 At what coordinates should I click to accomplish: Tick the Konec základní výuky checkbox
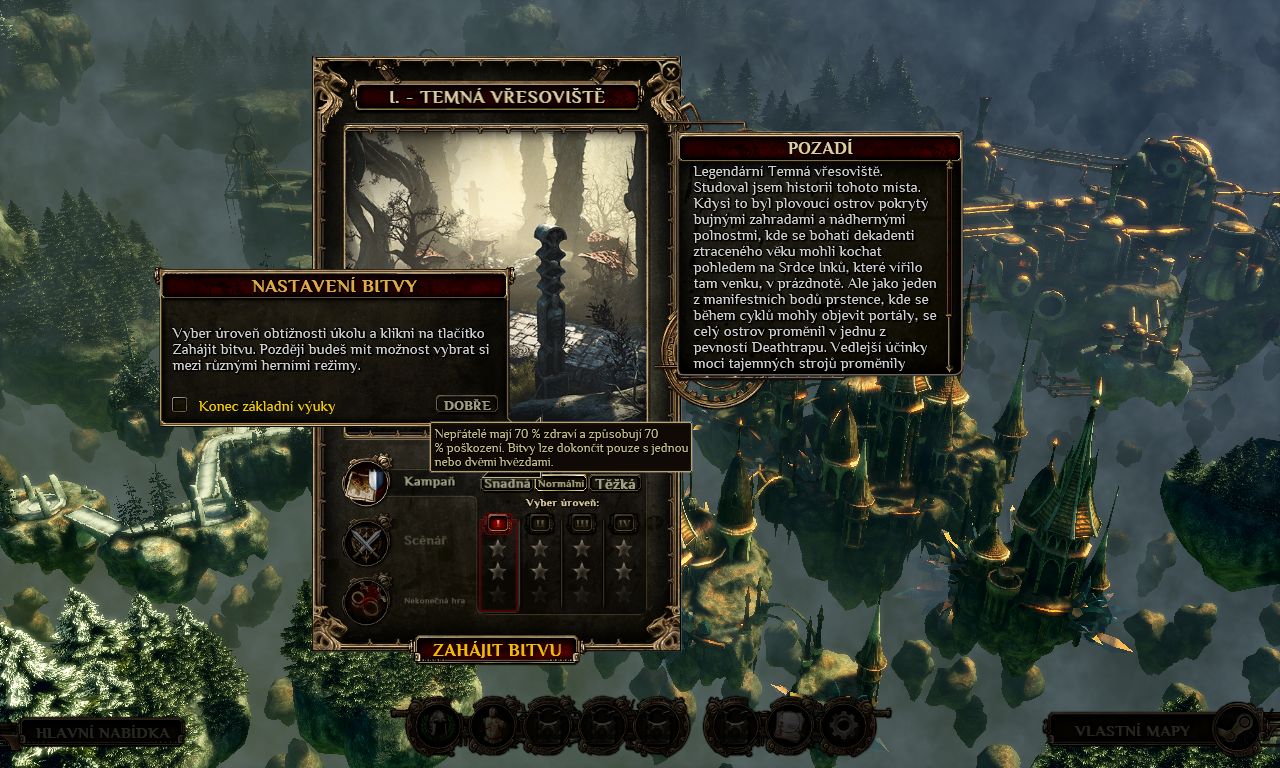[x=180, y=405]
